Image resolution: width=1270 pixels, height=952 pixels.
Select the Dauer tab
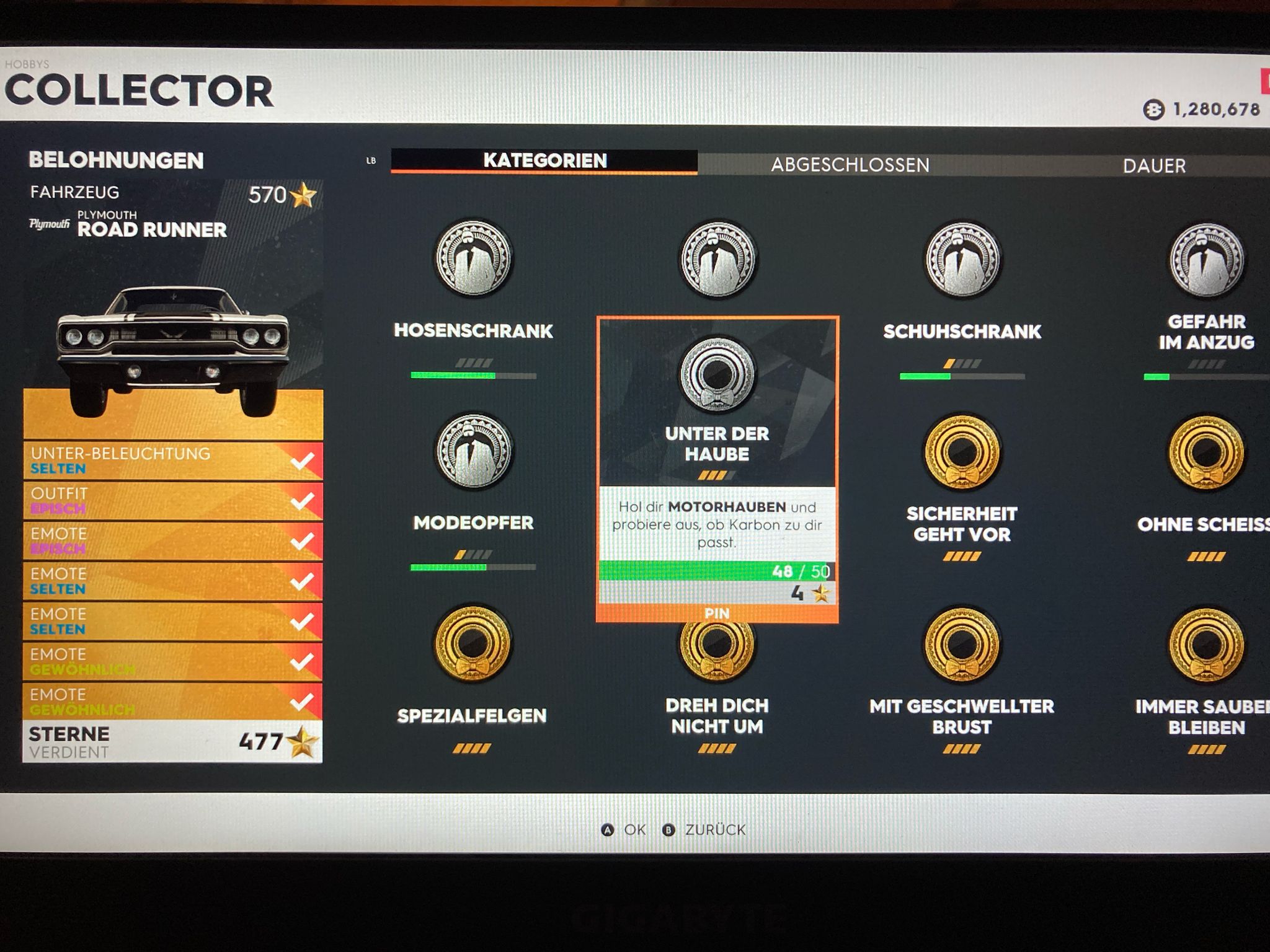pos(1154,165)
